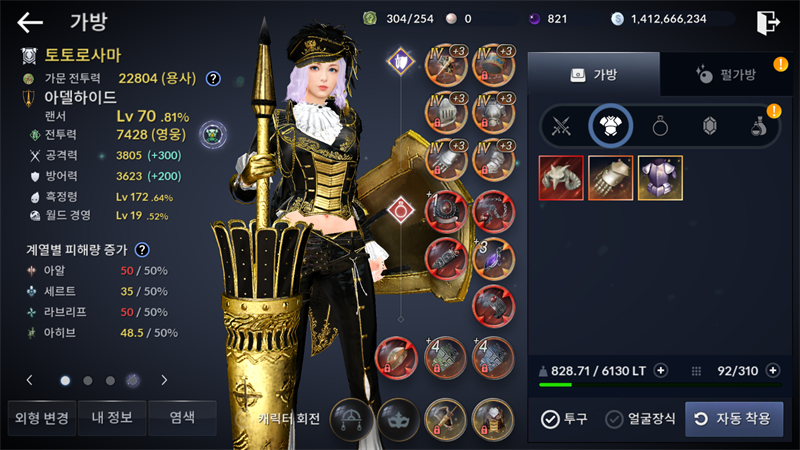This screenshot has height=450, width=800.
Task: Choose the gauntlet gloves item
Action: (611, 178)
